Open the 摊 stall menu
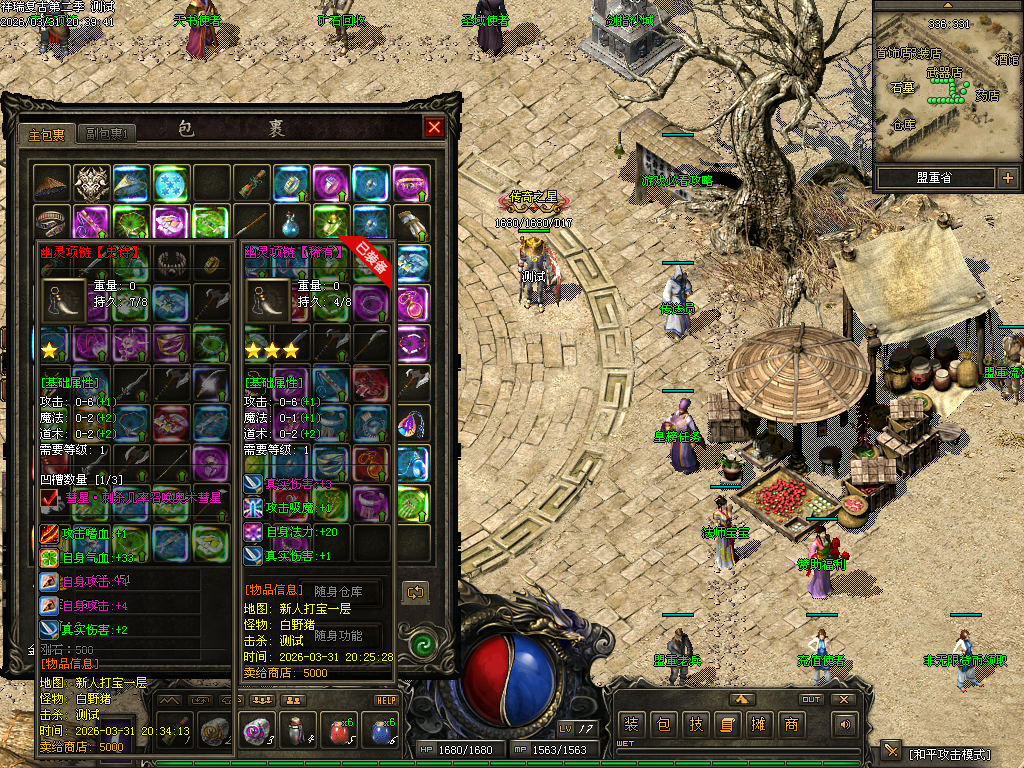 click(x=759, y=724)
